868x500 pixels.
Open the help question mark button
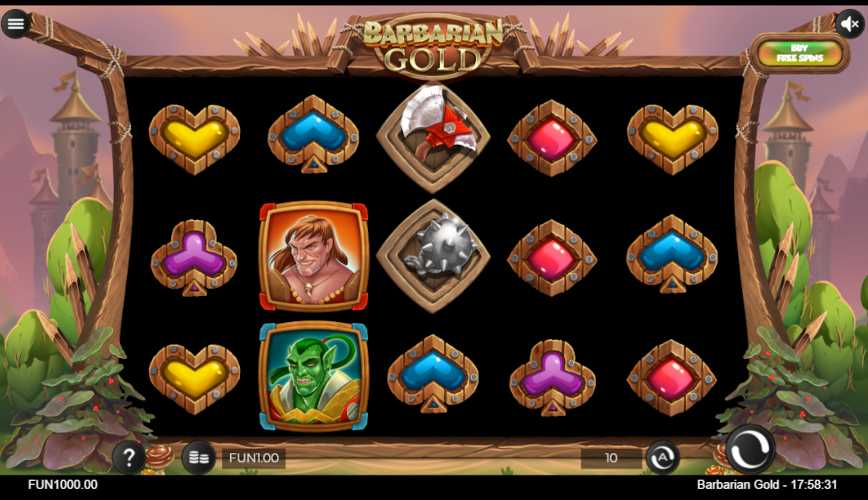(x=129, y=458)
